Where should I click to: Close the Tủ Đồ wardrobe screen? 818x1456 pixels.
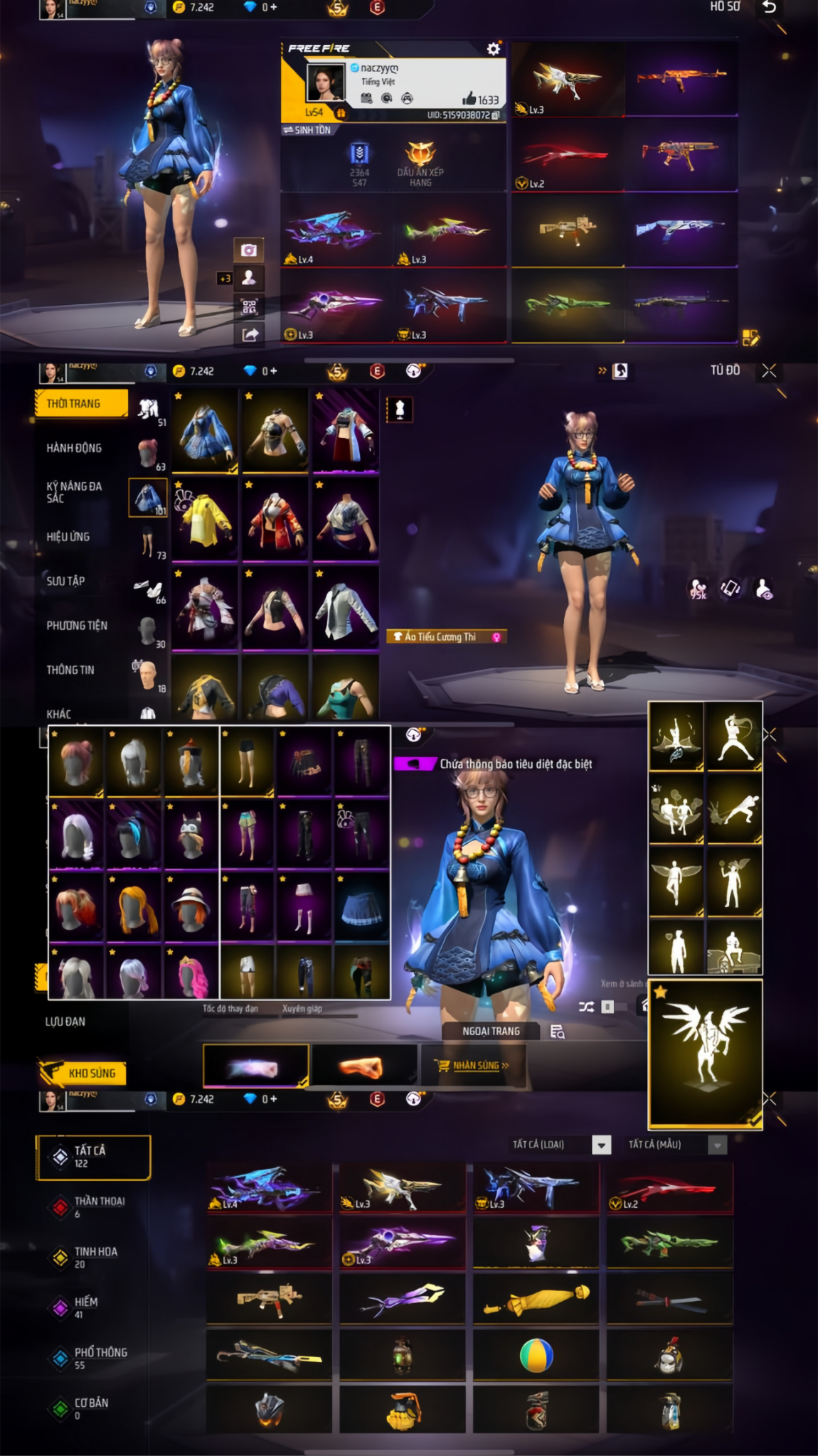click(x=769, y=370)
